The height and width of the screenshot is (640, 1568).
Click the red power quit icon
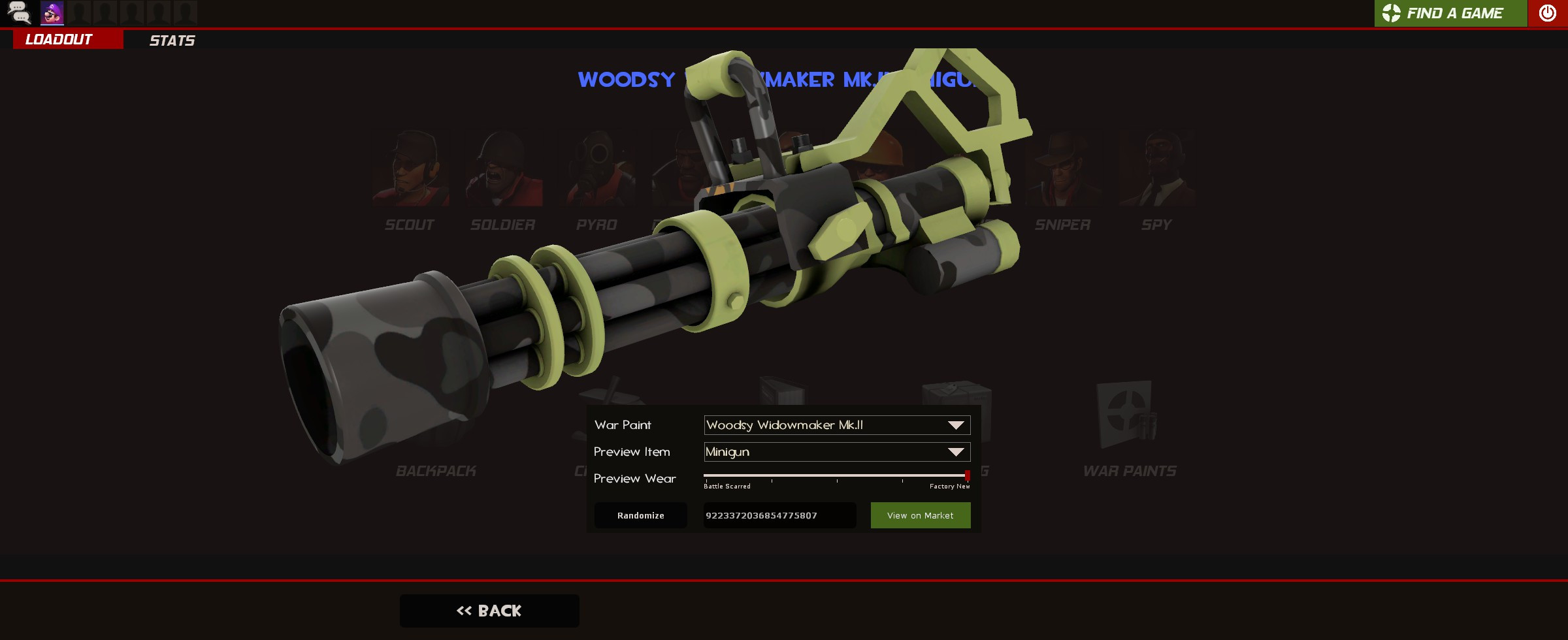tap(1548, 12)
